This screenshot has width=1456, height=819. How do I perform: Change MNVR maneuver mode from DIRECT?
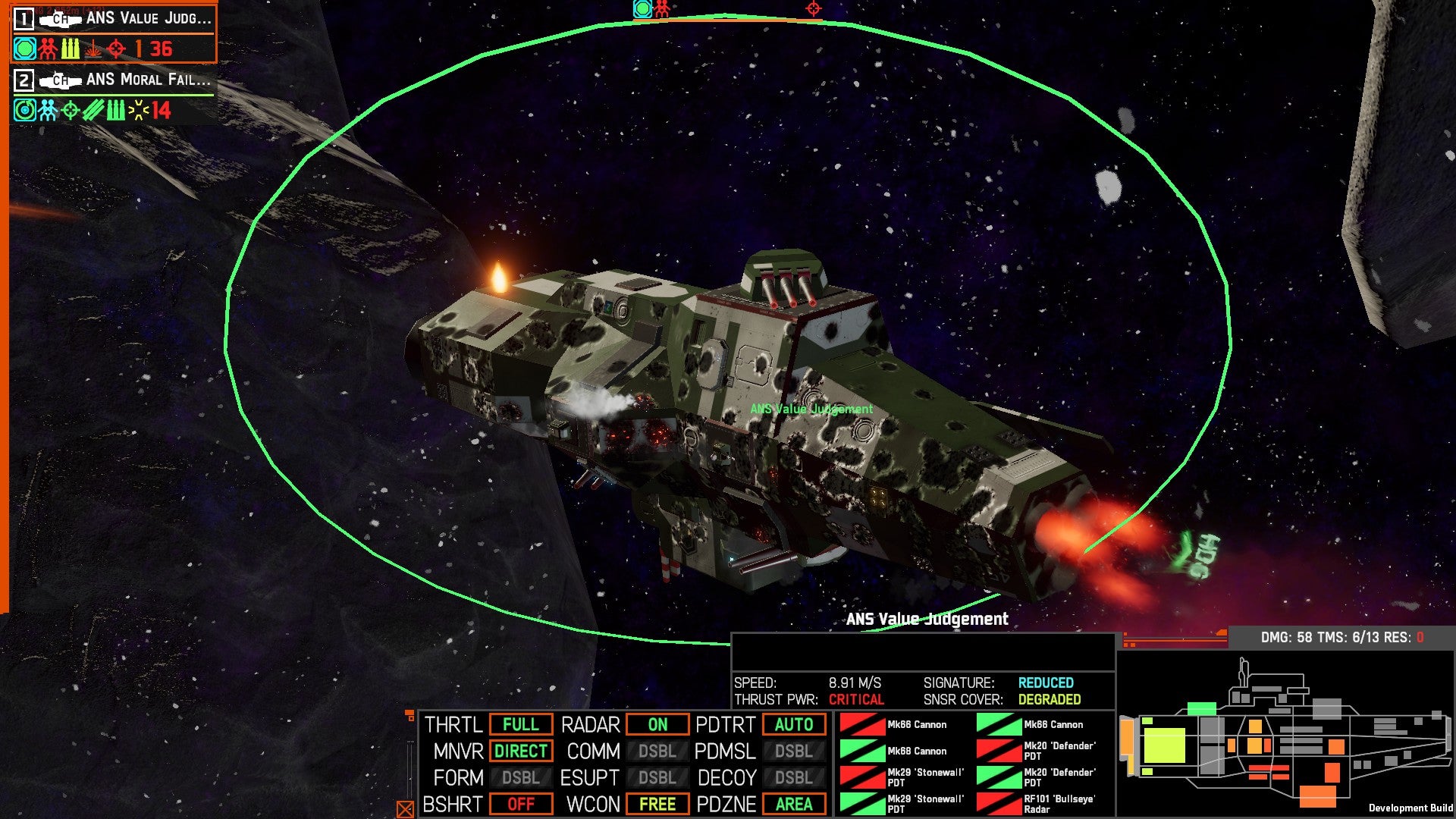click(520, 752)
